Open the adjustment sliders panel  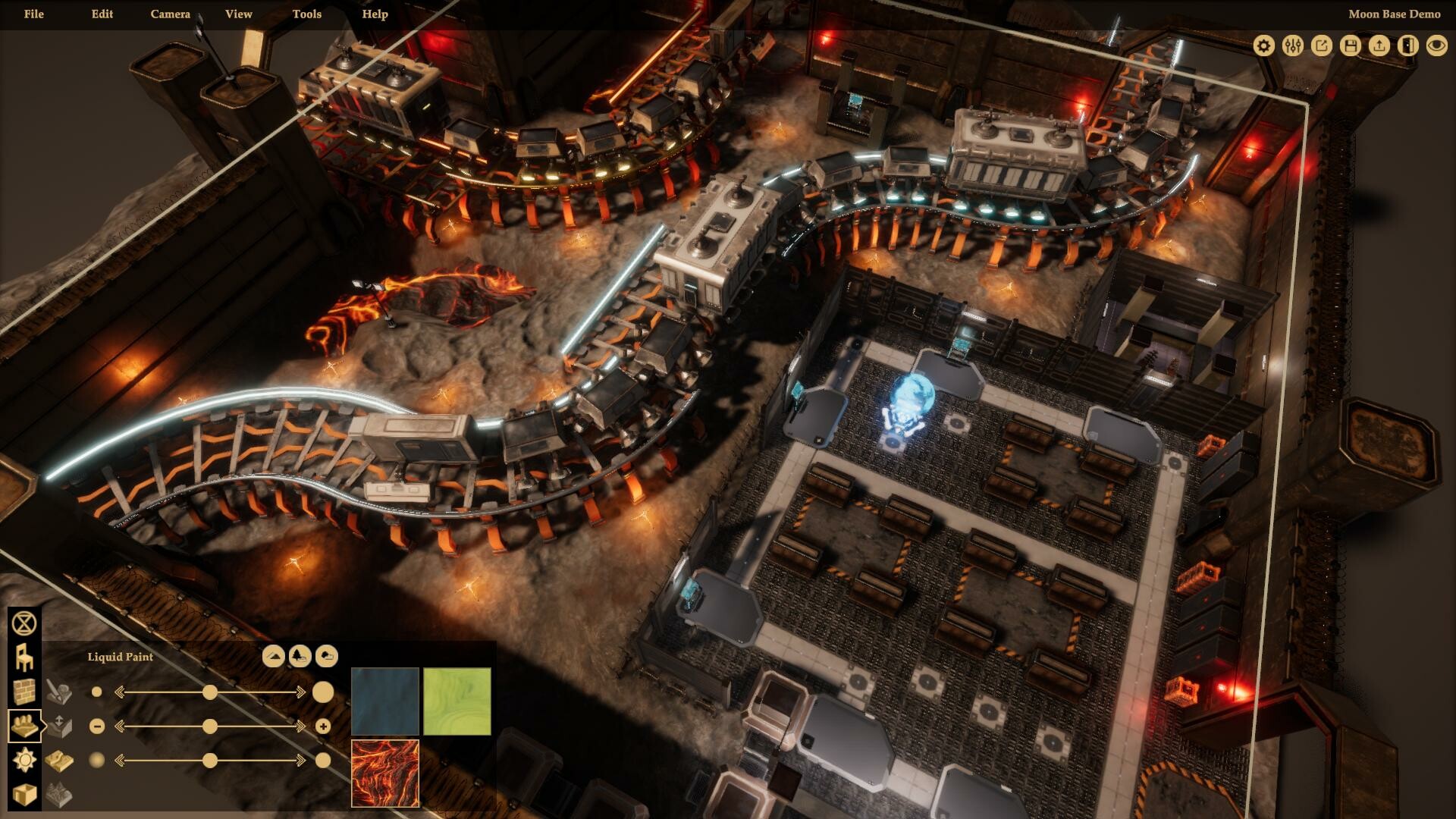coord(1291,45)
